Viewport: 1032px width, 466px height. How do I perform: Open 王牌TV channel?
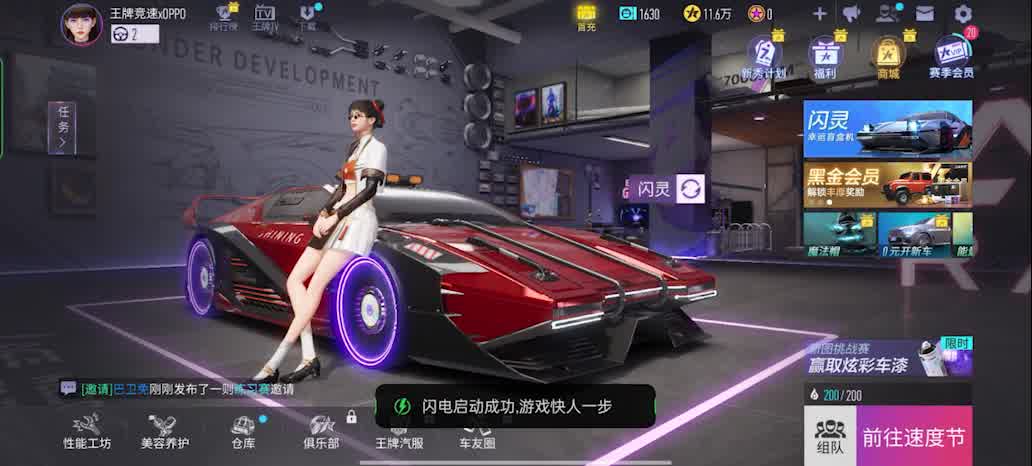click(264, 17)
